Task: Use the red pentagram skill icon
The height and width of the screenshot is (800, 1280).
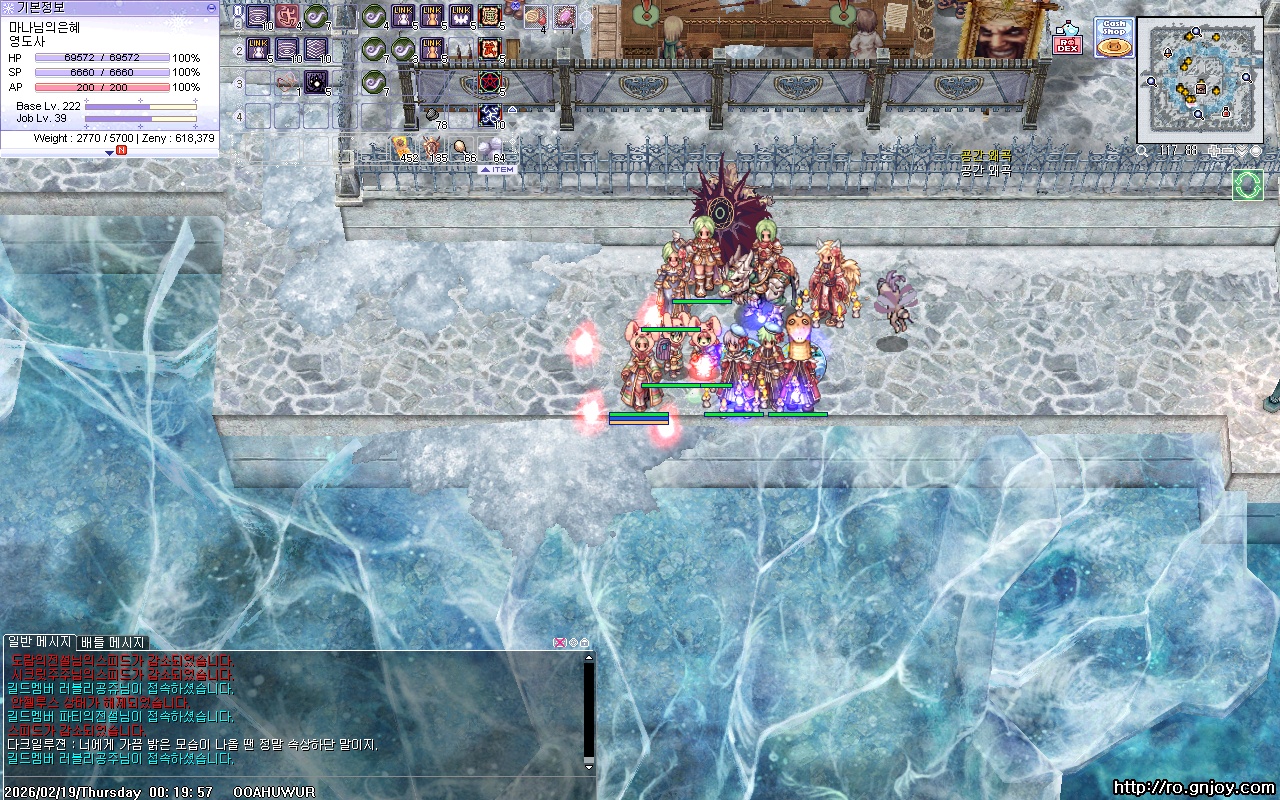Action: [490, 81]
